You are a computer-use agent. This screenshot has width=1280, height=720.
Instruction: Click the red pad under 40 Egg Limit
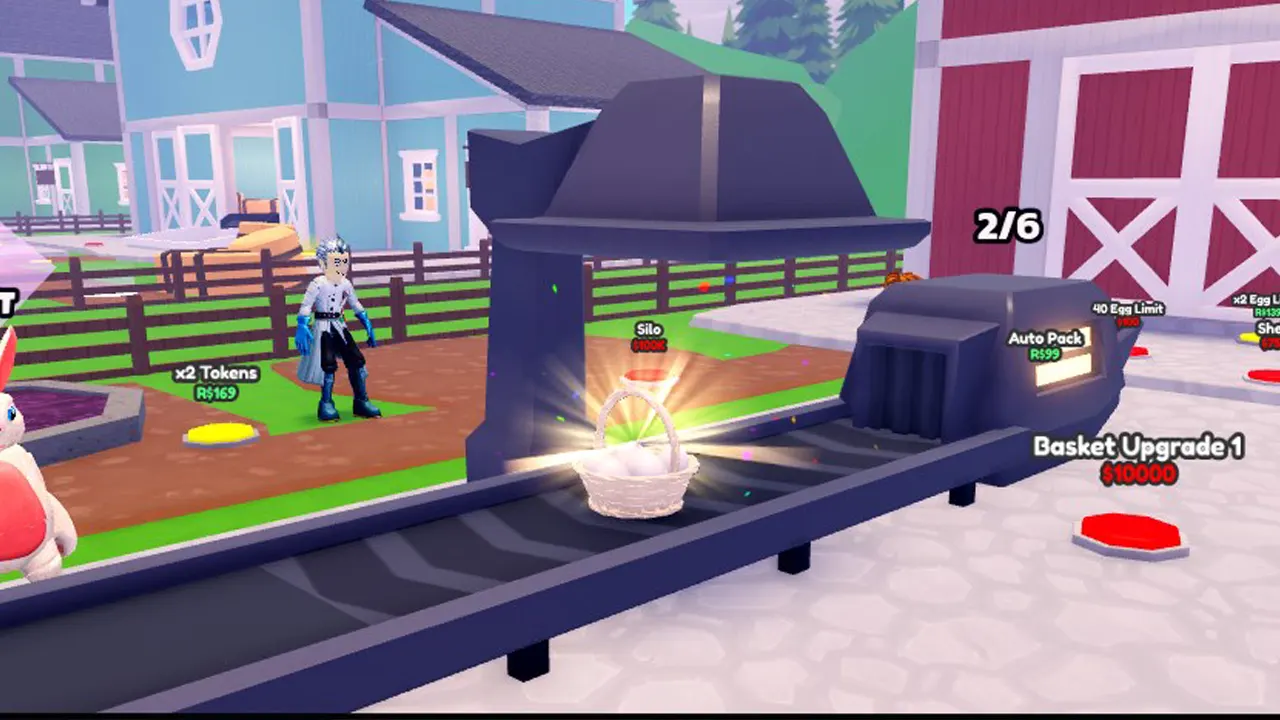click(1140, 352)
